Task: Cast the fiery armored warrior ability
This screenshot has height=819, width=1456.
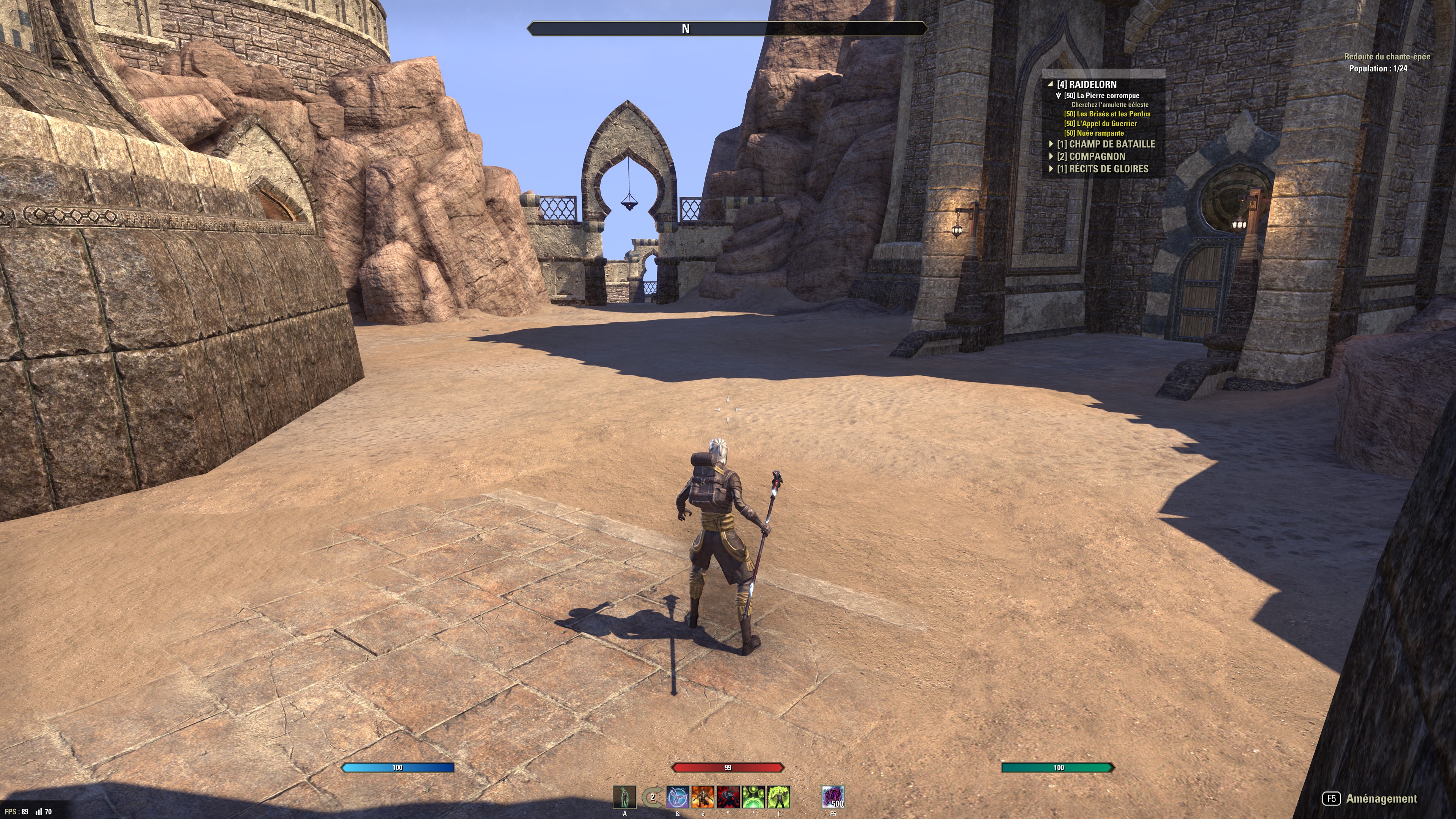Action: tap(703, 797)
